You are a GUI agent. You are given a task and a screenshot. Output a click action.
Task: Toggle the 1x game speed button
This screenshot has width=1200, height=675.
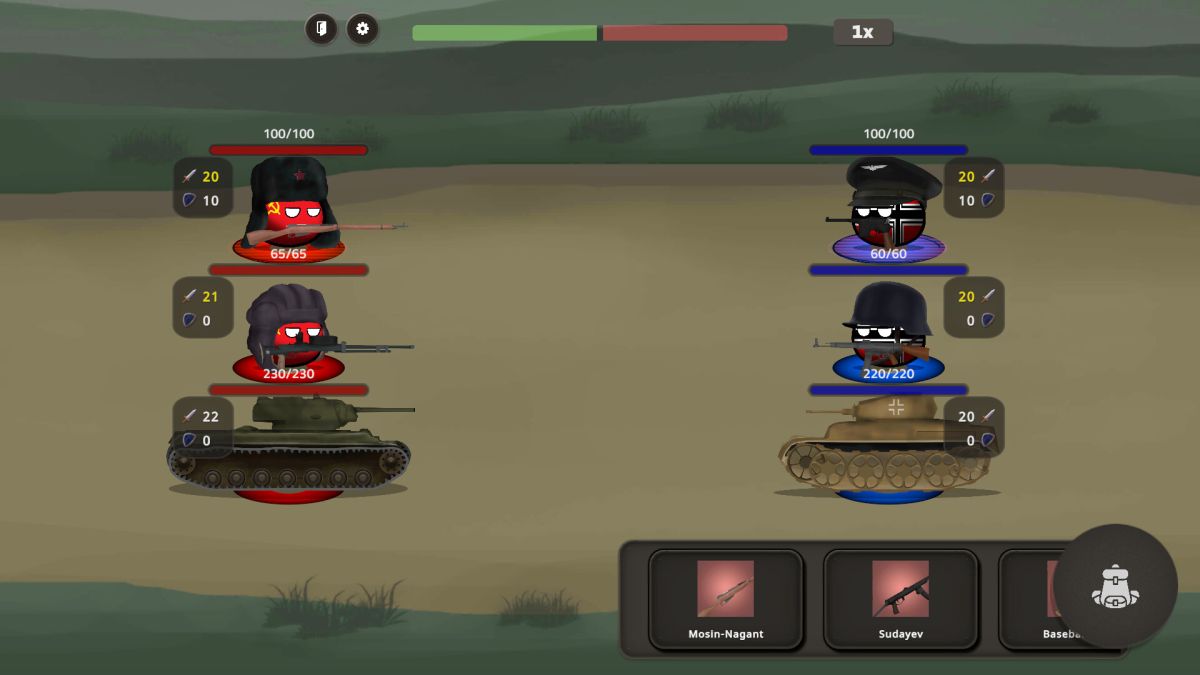(862, 32)
